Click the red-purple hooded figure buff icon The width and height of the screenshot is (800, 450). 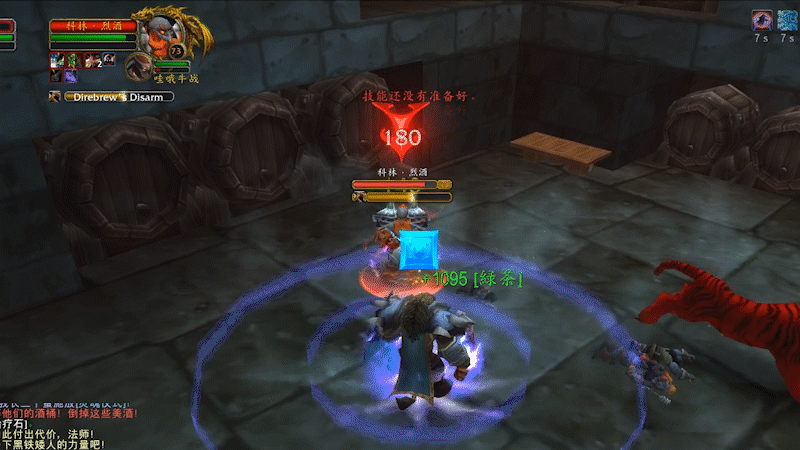(x=761, y=20)
